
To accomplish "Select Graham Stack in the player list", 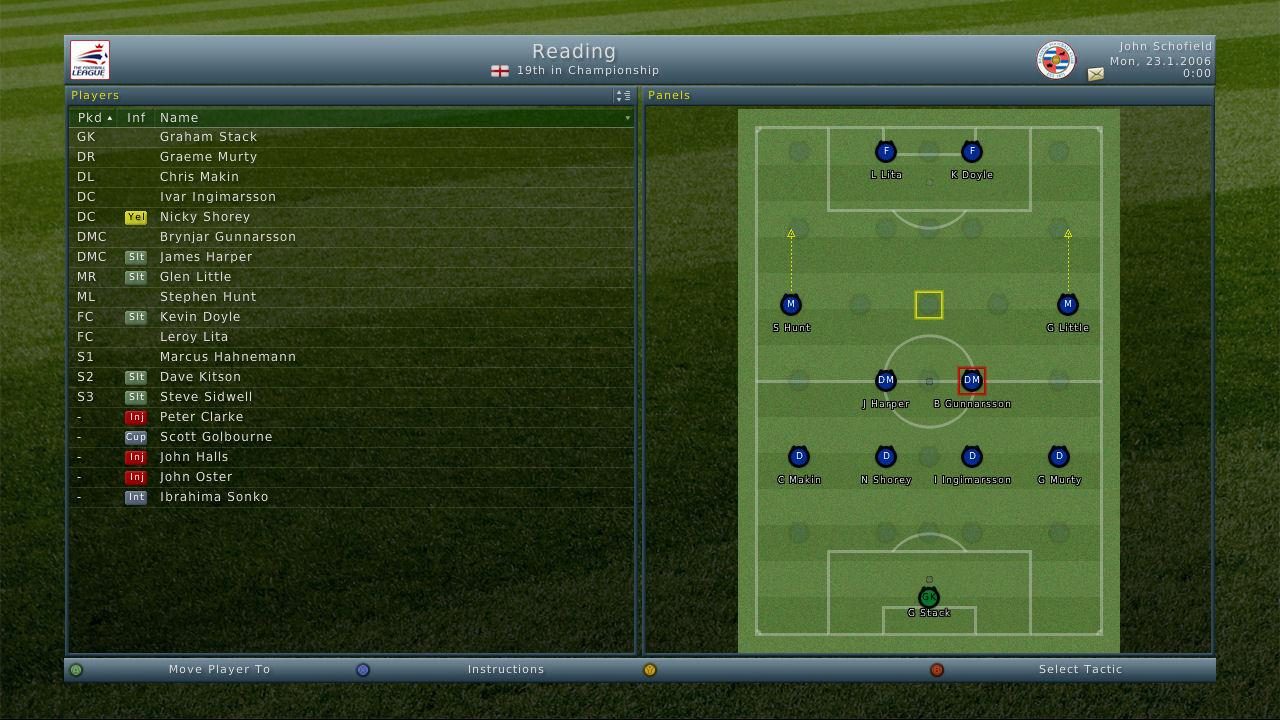I will click(x=208, y=137).
